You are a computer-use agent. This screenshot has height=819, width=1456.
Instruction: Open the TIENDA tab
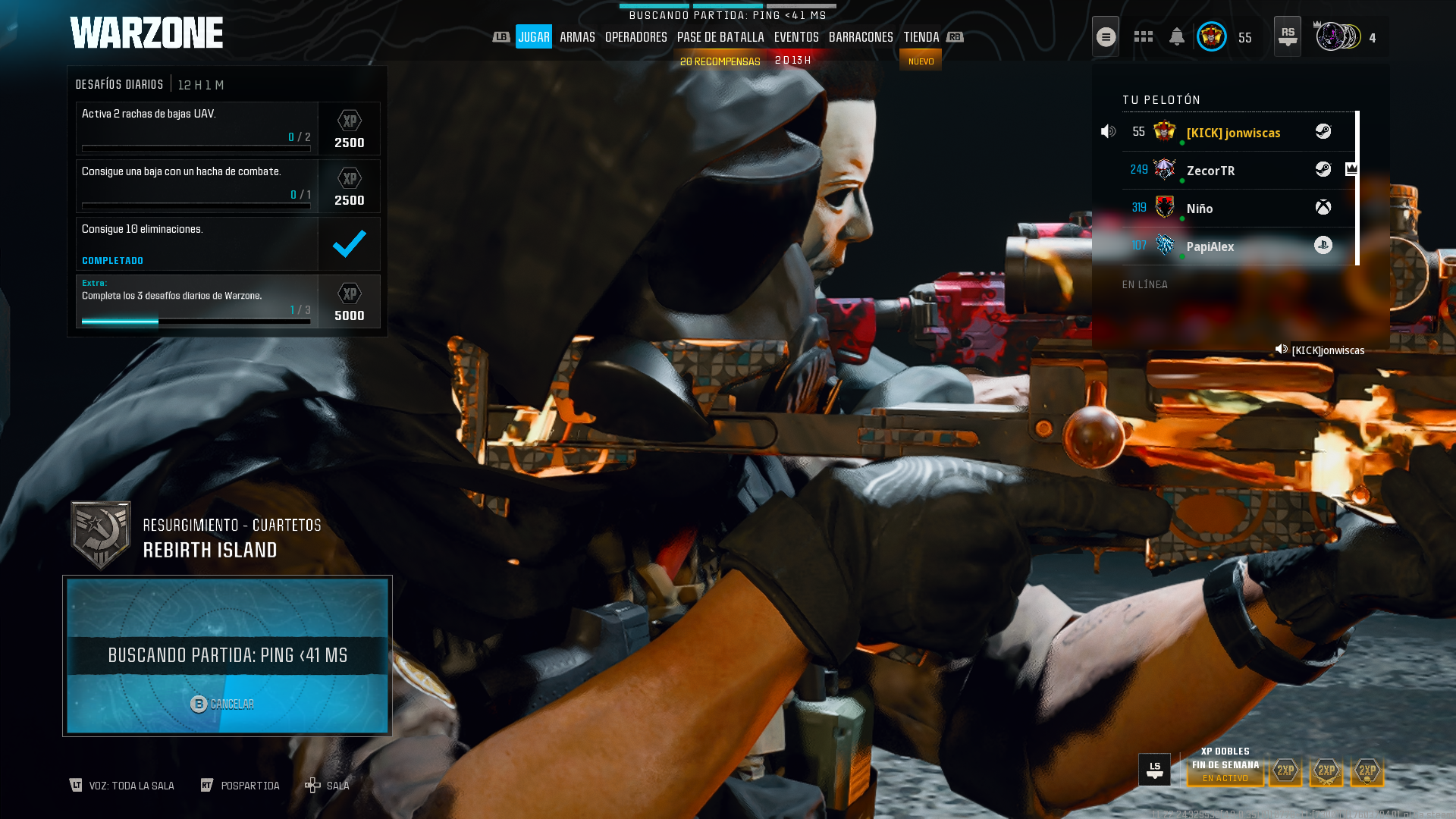pyautogui.click(x=921, y=37)
